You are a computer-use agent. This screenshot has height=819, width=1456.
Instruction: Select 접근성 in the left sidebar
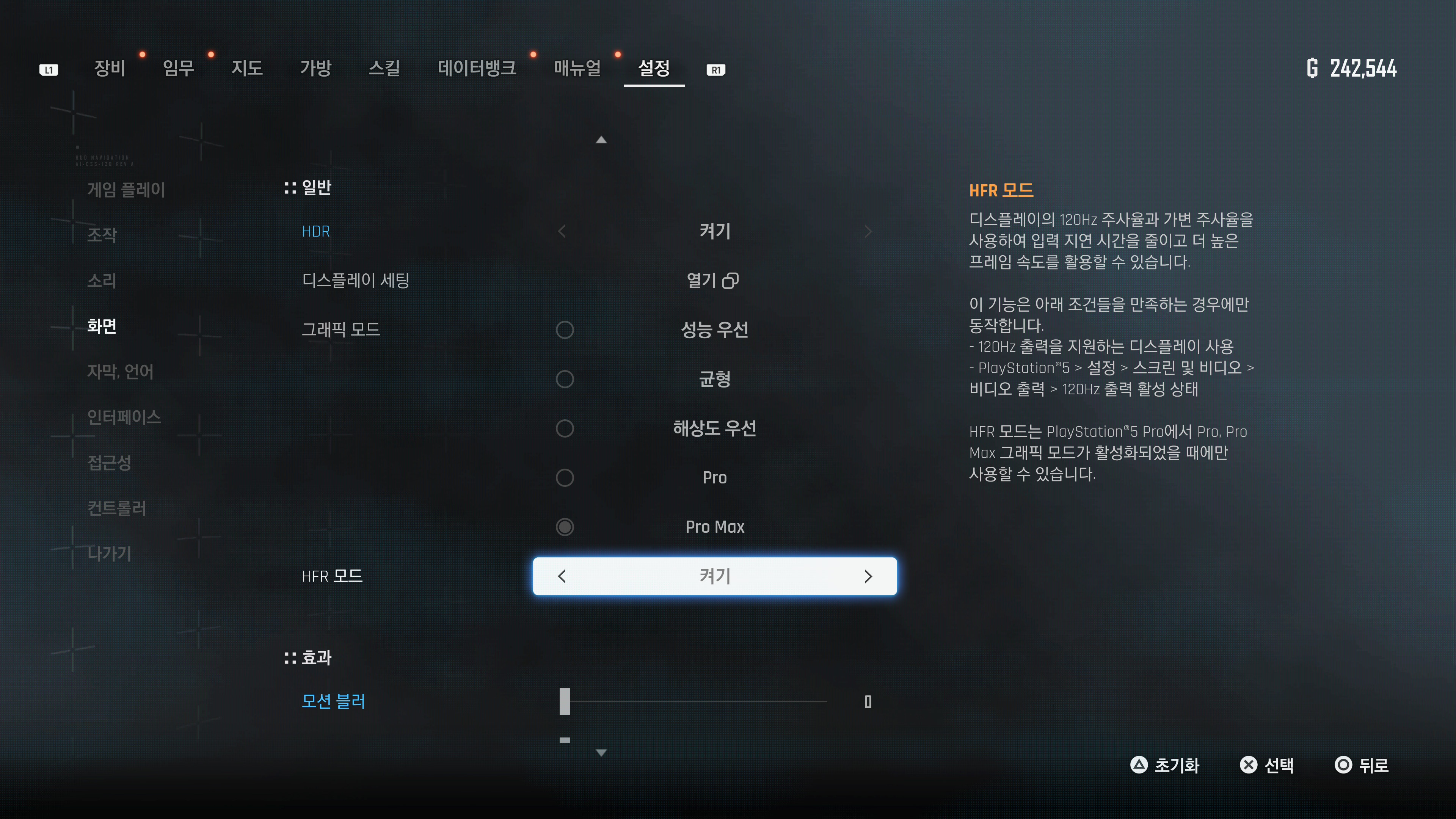click(109, 464)
